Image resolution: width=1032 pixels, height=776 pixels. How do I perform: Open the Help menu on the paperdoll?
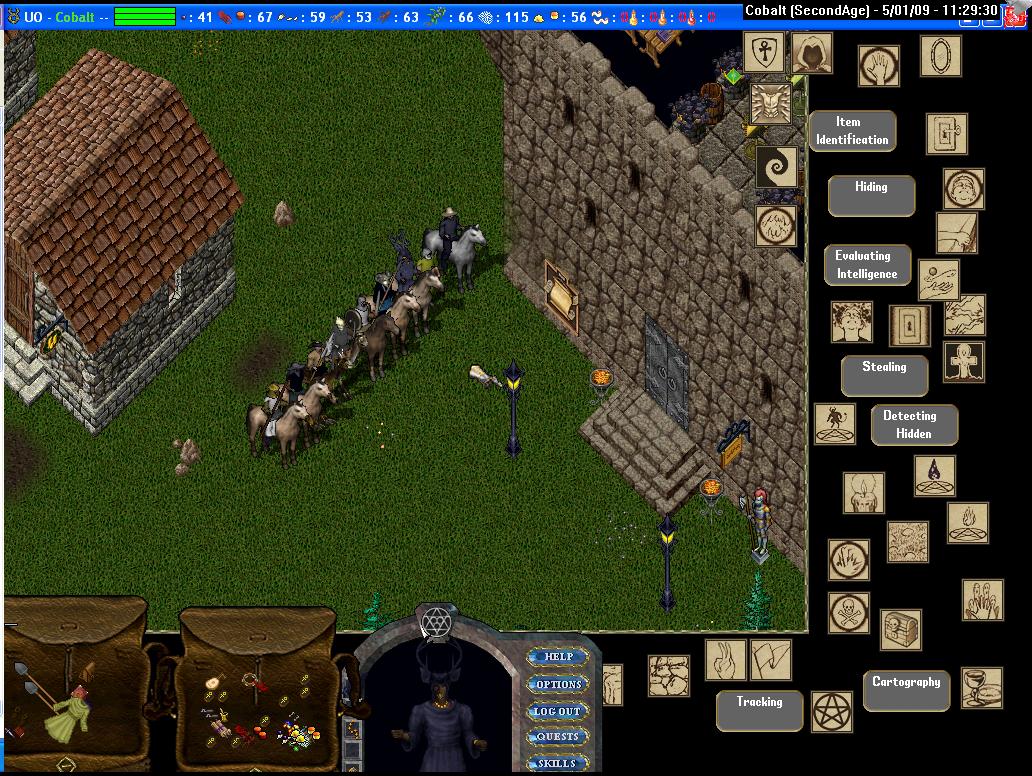coord(558,657)
